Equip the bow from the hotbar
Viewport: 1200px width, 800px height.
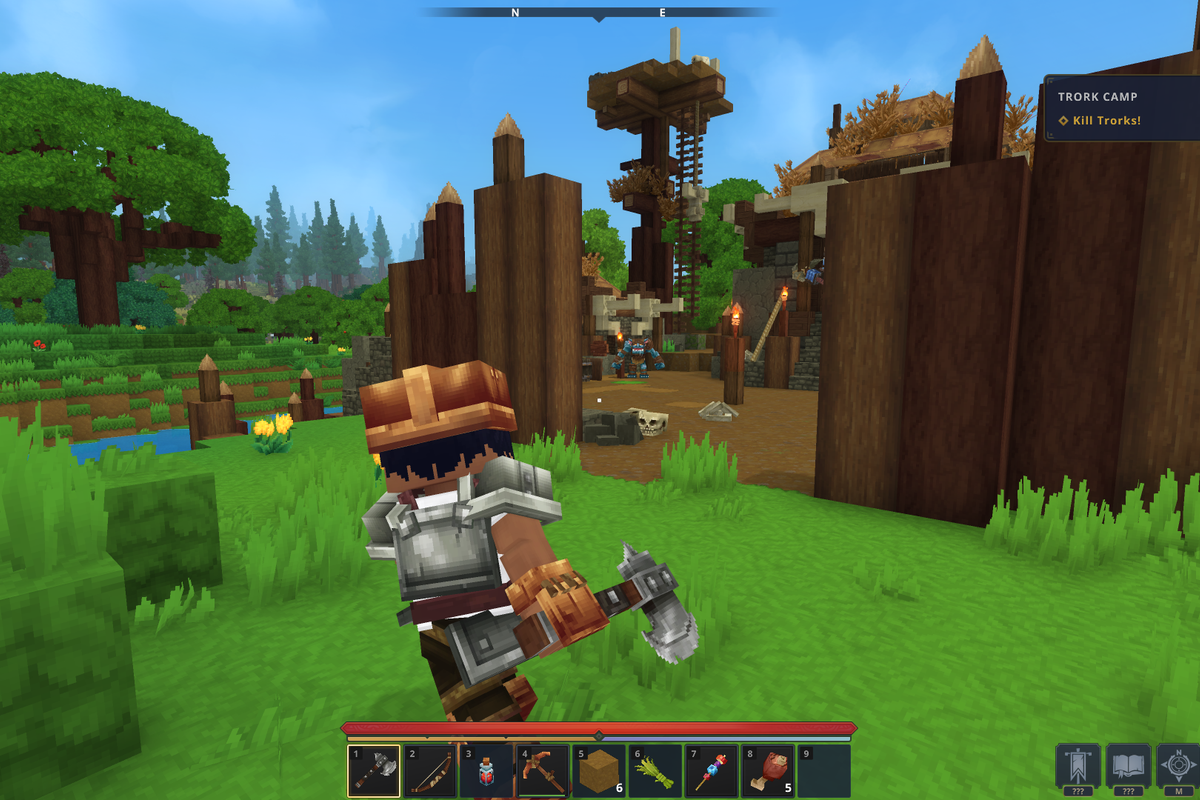click(x=430, y=771)
